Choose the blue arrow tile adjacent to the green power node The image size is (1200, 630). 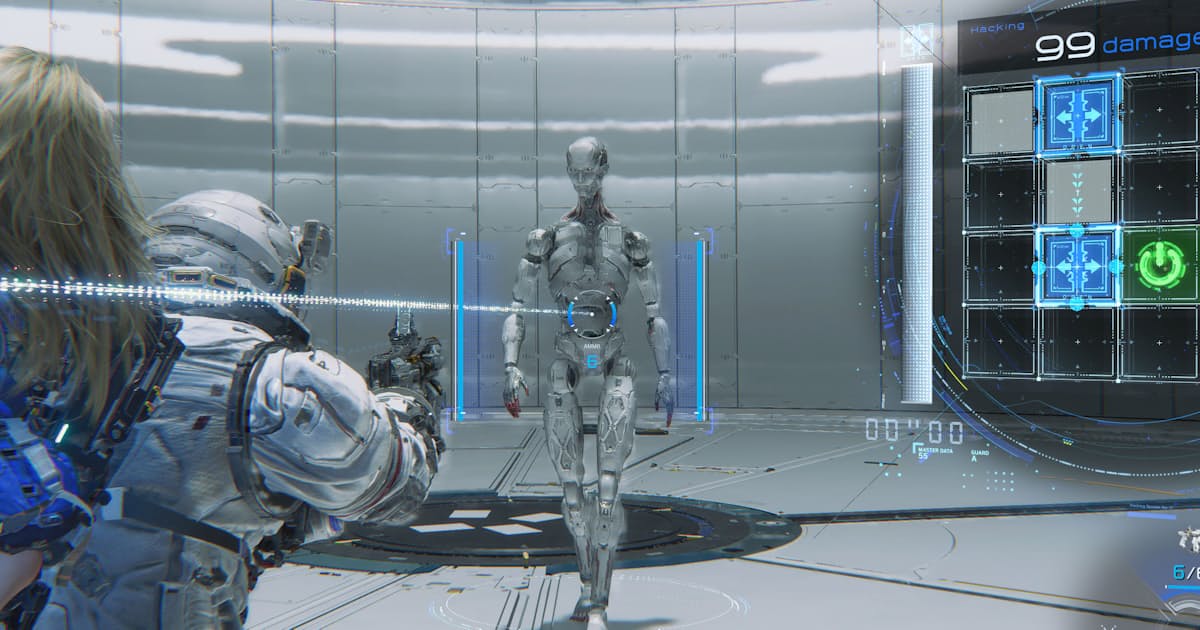[1078, 267]
